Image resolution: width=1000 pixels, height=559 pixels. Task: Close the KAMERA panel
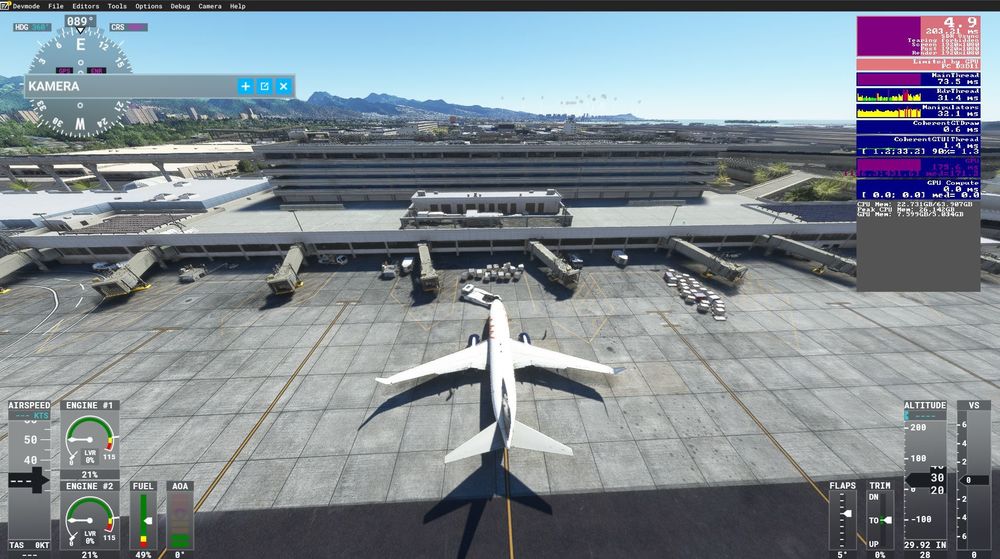point(284,86)
